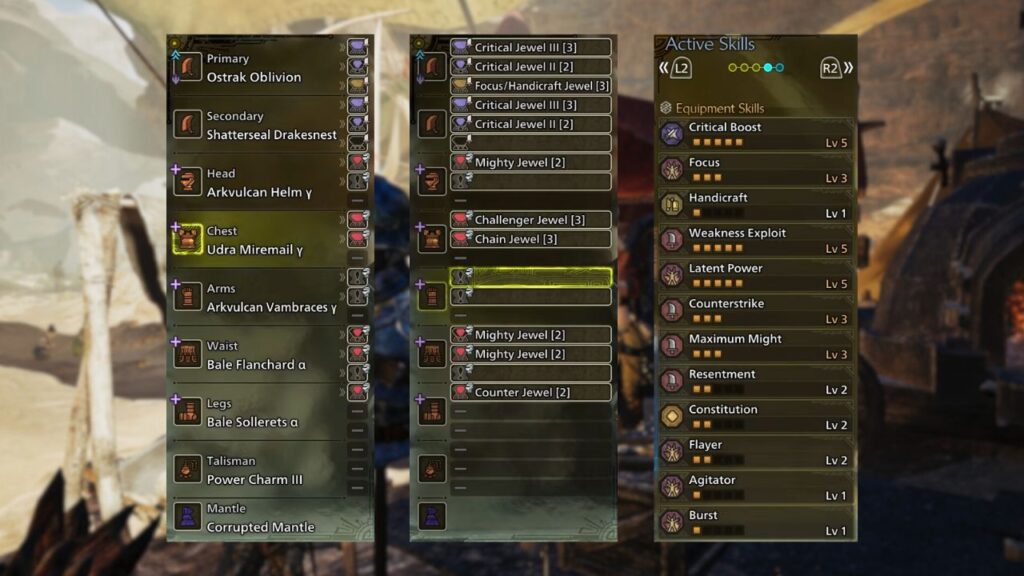Viewport: 1024px width, 576px height.
Task: View the Constitution skill entry
Action: (755, 417)
